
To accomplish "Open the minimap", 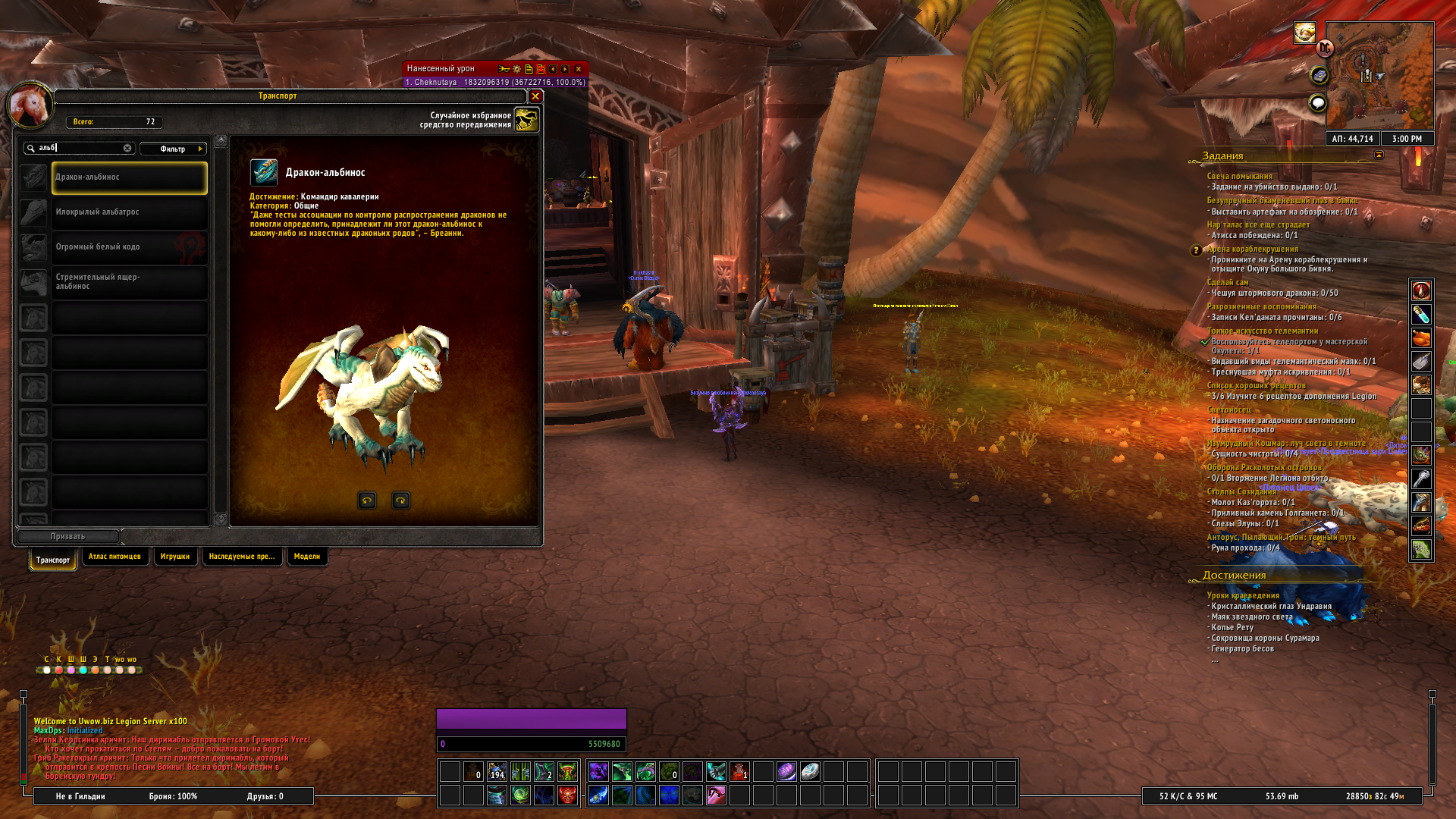I will pyautogui.click(x=1379, y=76).
